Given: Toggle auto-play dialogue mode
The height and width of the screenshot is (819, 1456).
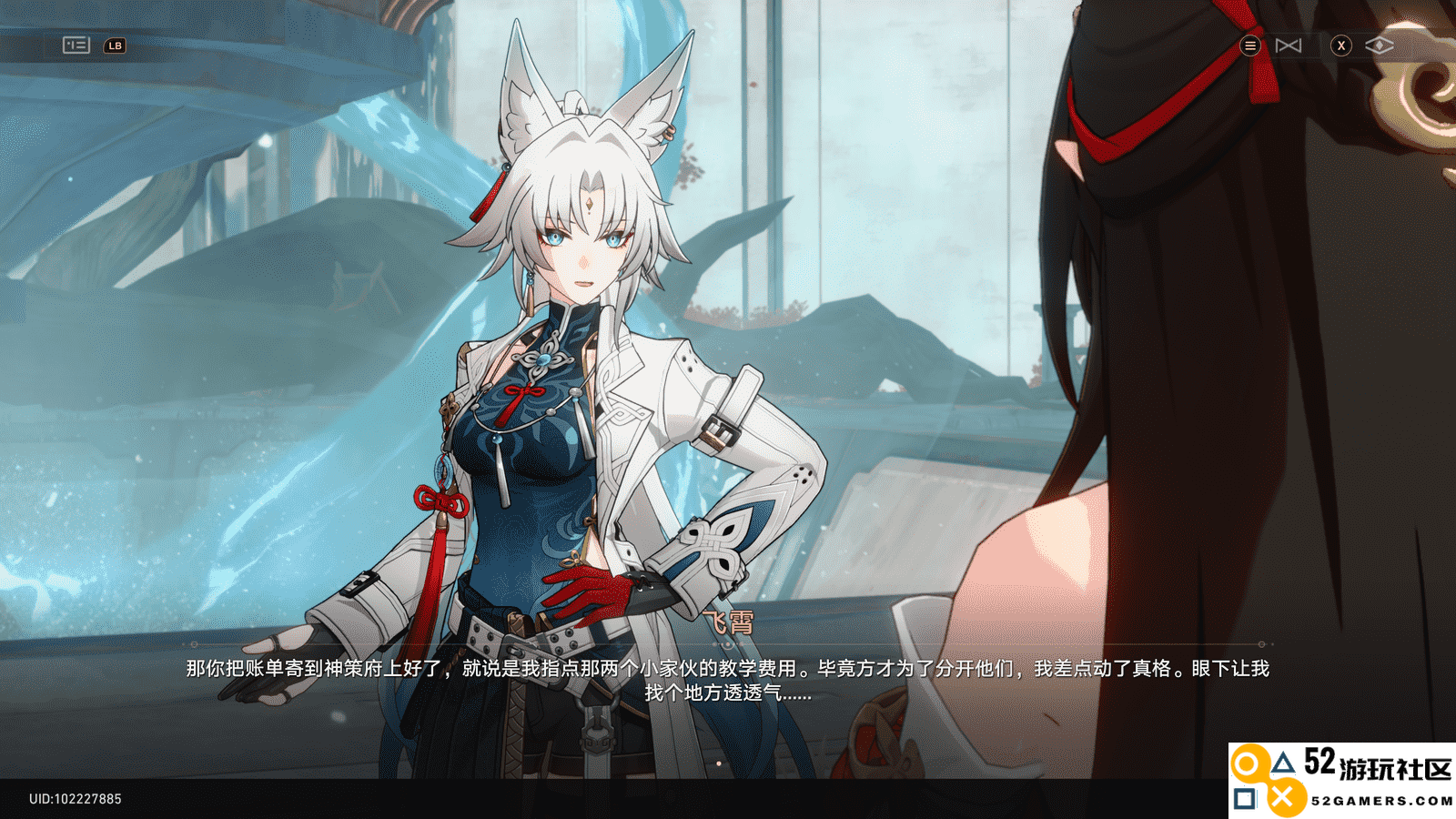Looking at the screenshot, I should pos(1380,44).
